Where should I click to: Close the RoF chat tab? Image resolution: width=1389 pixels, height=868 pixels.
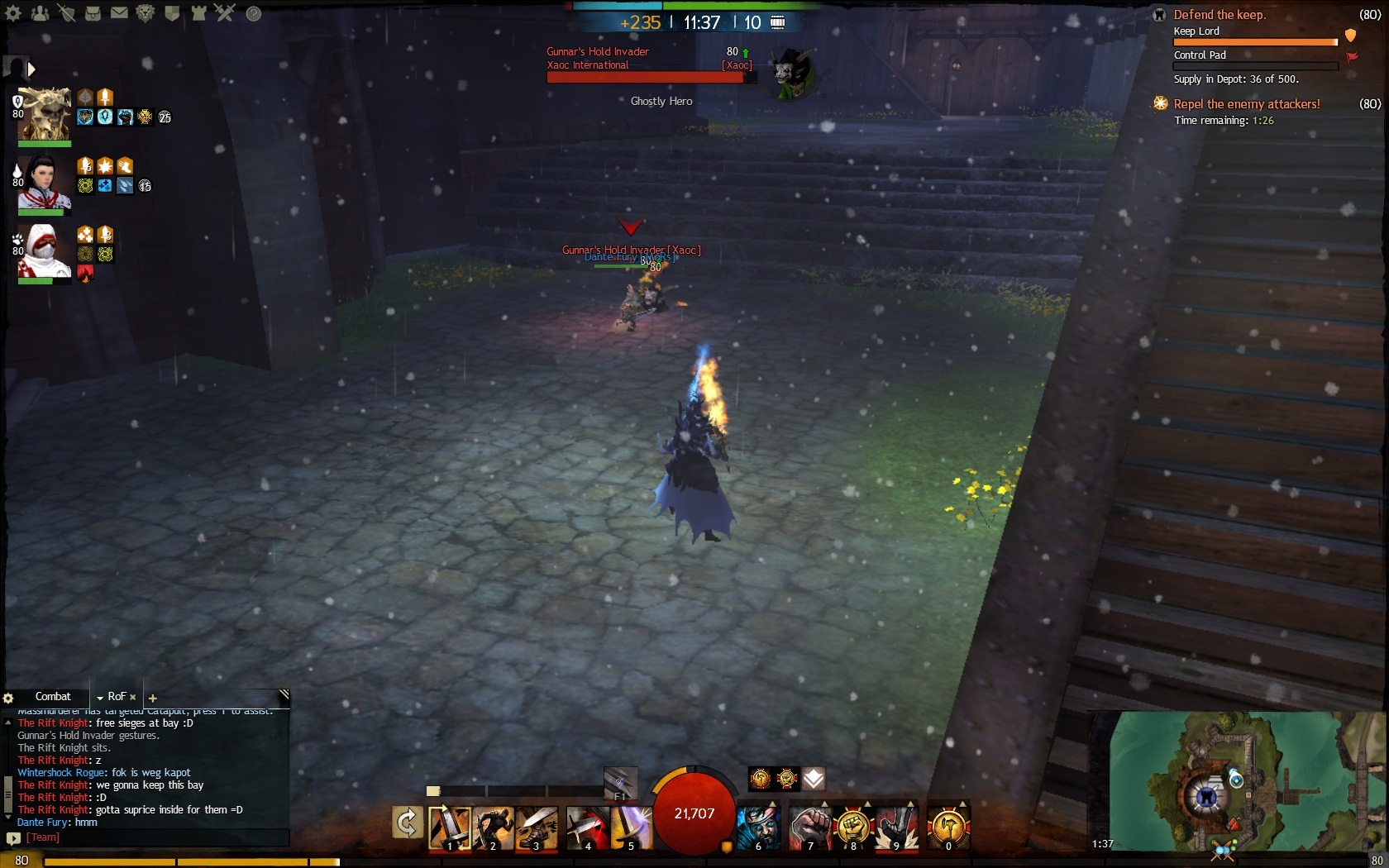click(x=132, y=698)
